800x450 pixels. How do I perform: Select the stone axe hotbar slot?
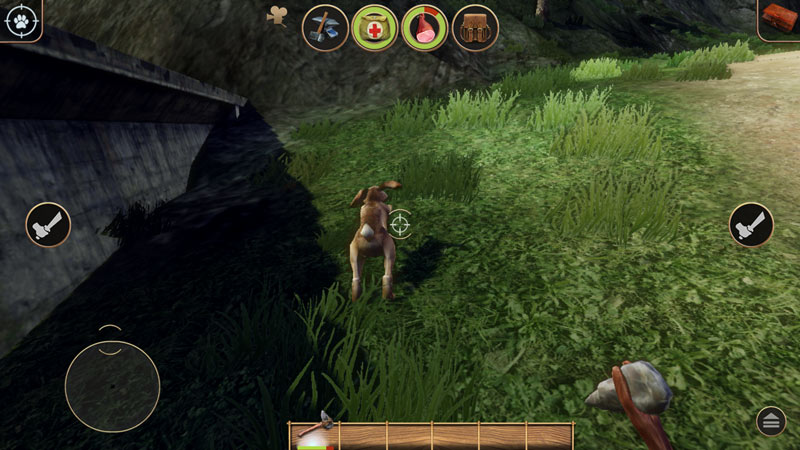coord(314,434)
